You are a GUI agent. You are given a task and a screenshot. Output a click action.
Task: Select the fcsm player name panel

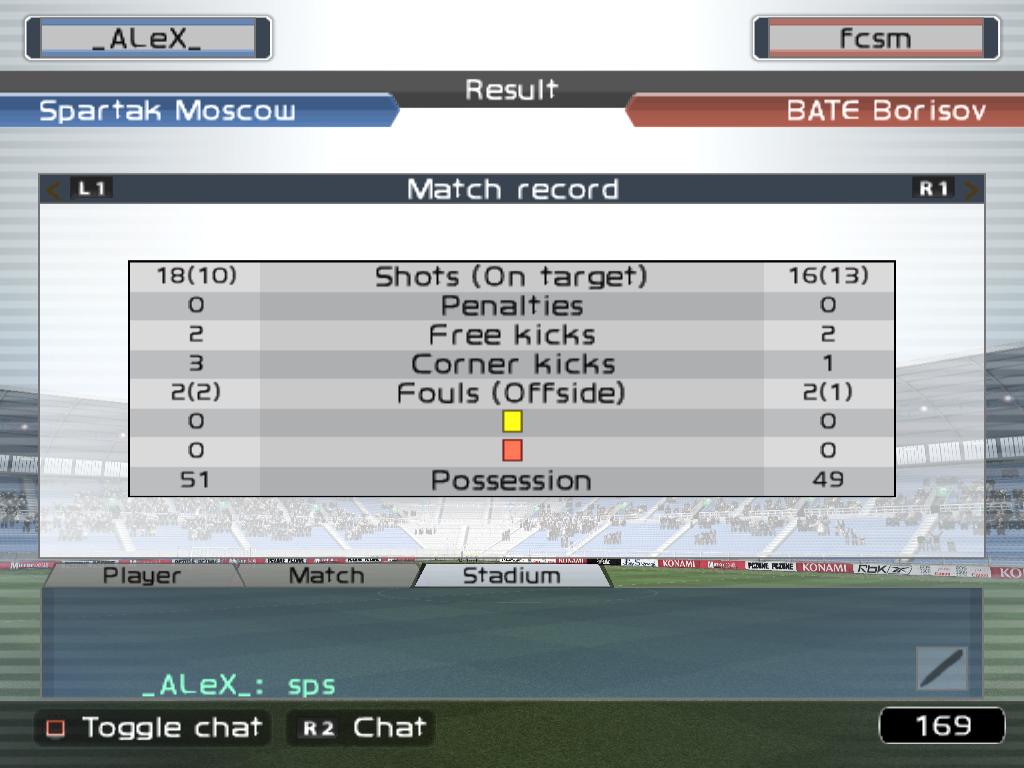point(875,39)
